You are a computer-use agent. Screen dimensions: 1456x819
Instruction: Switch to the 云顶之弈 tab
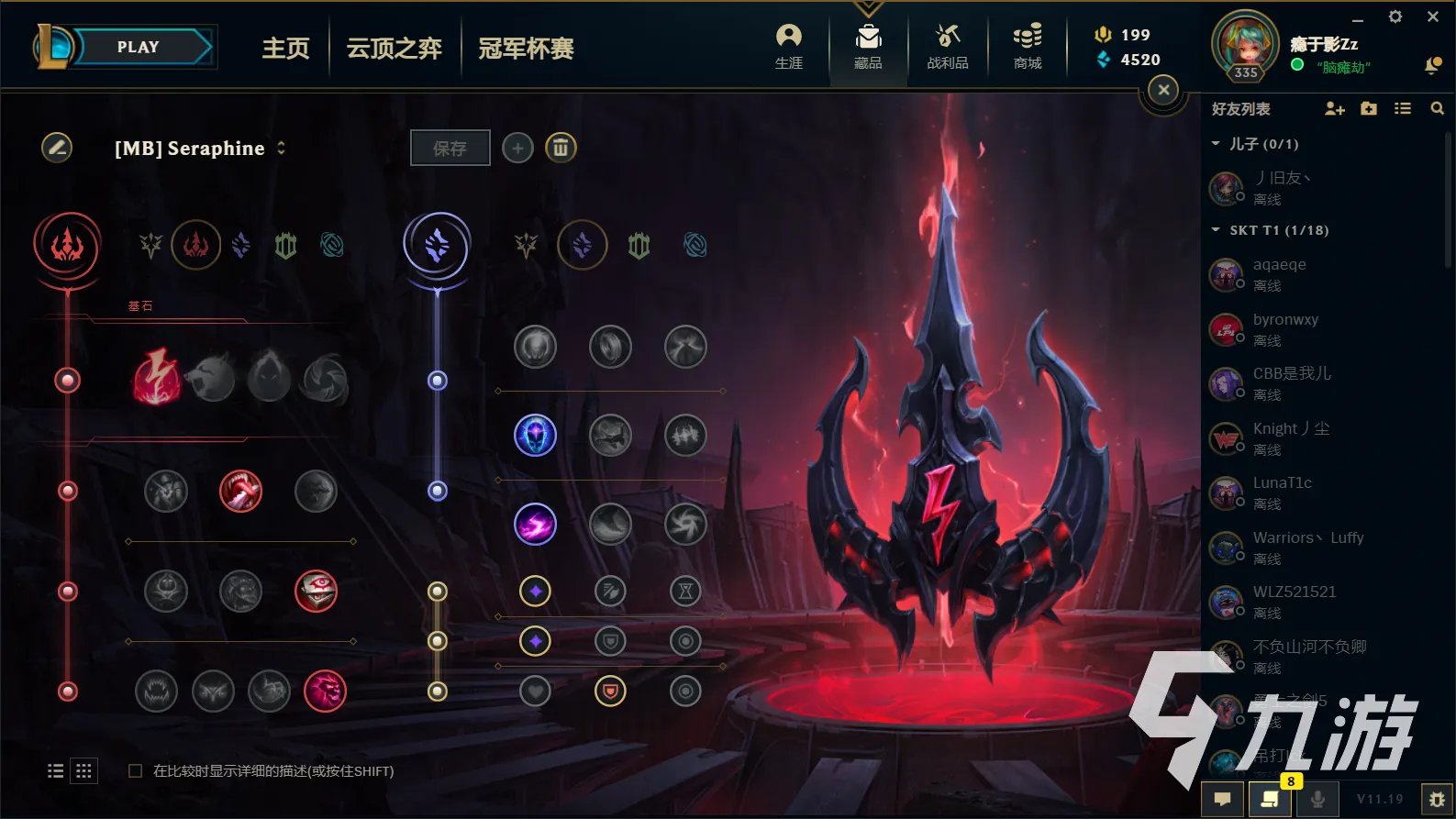click(x=394, y=50)
